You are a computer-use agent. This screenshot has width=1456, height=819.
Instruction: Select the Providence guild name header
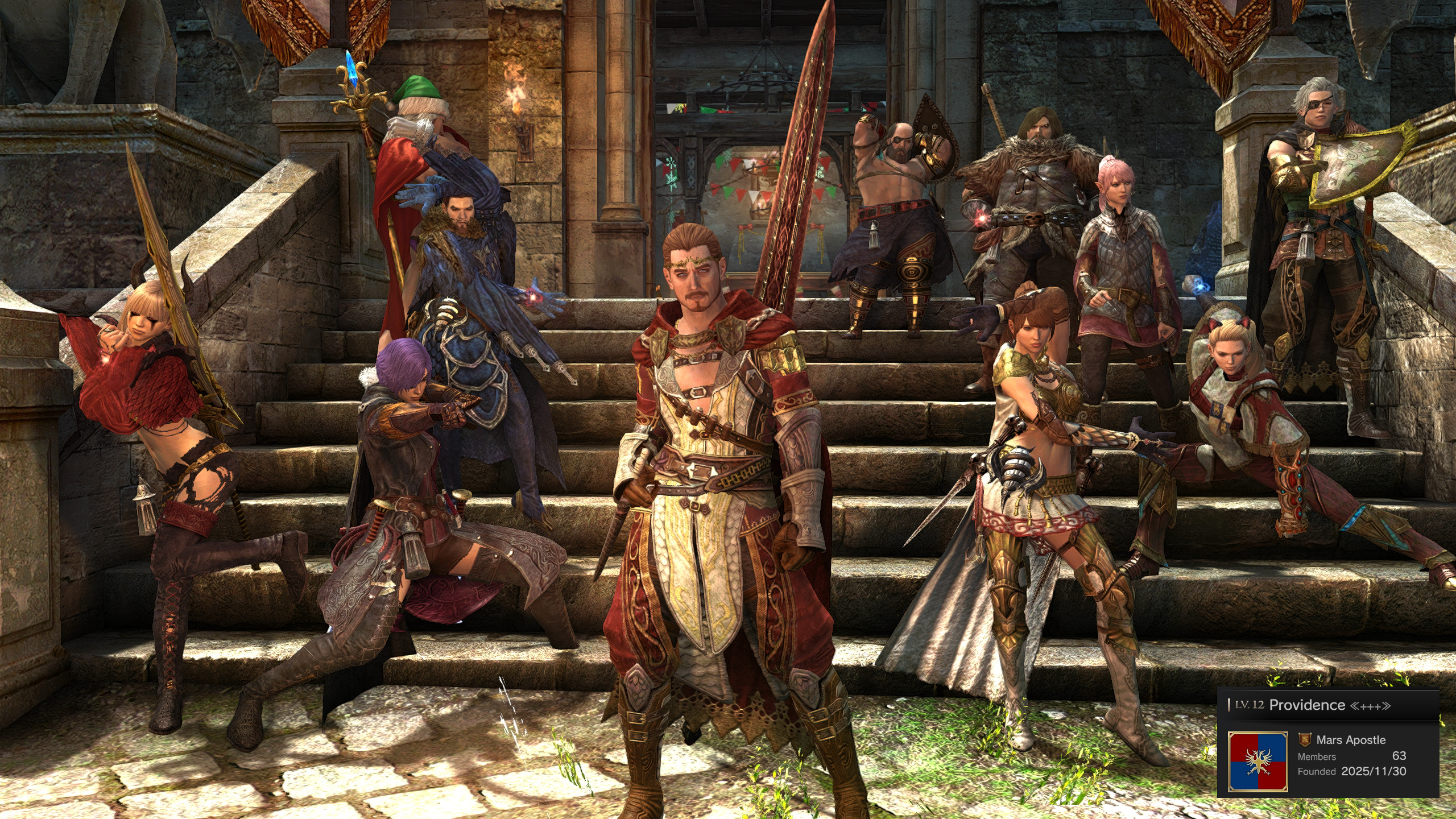point(1307,705)
